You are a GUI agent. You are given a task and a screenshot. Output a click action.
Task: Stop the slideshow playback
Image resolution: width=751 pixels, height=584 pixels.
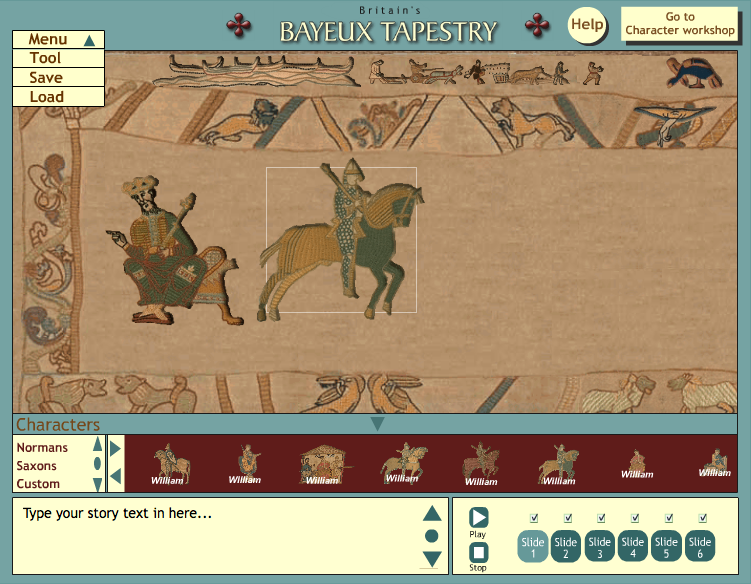478,552
